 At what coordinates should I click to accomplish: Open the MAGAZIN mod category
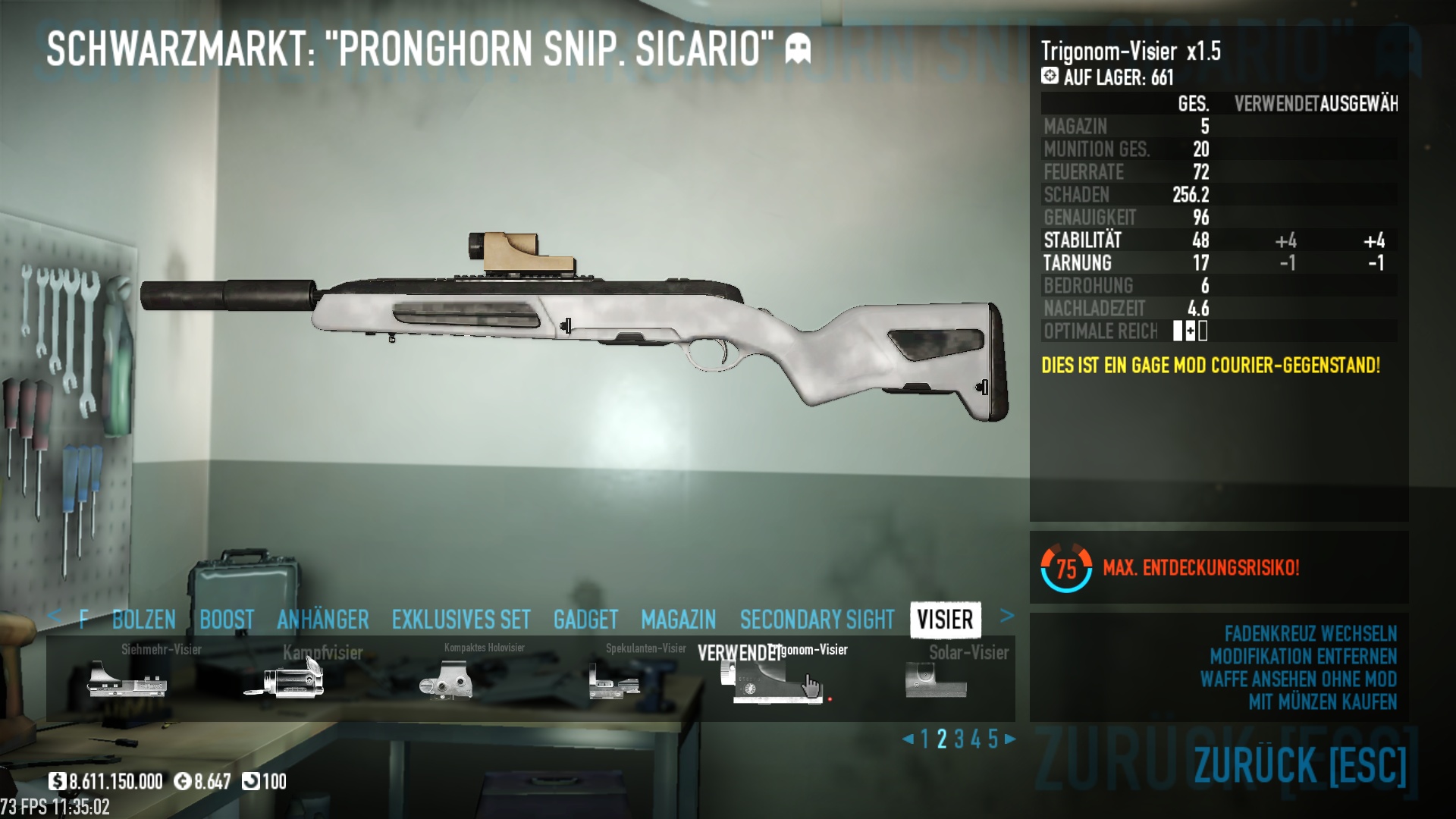point(678,620)
